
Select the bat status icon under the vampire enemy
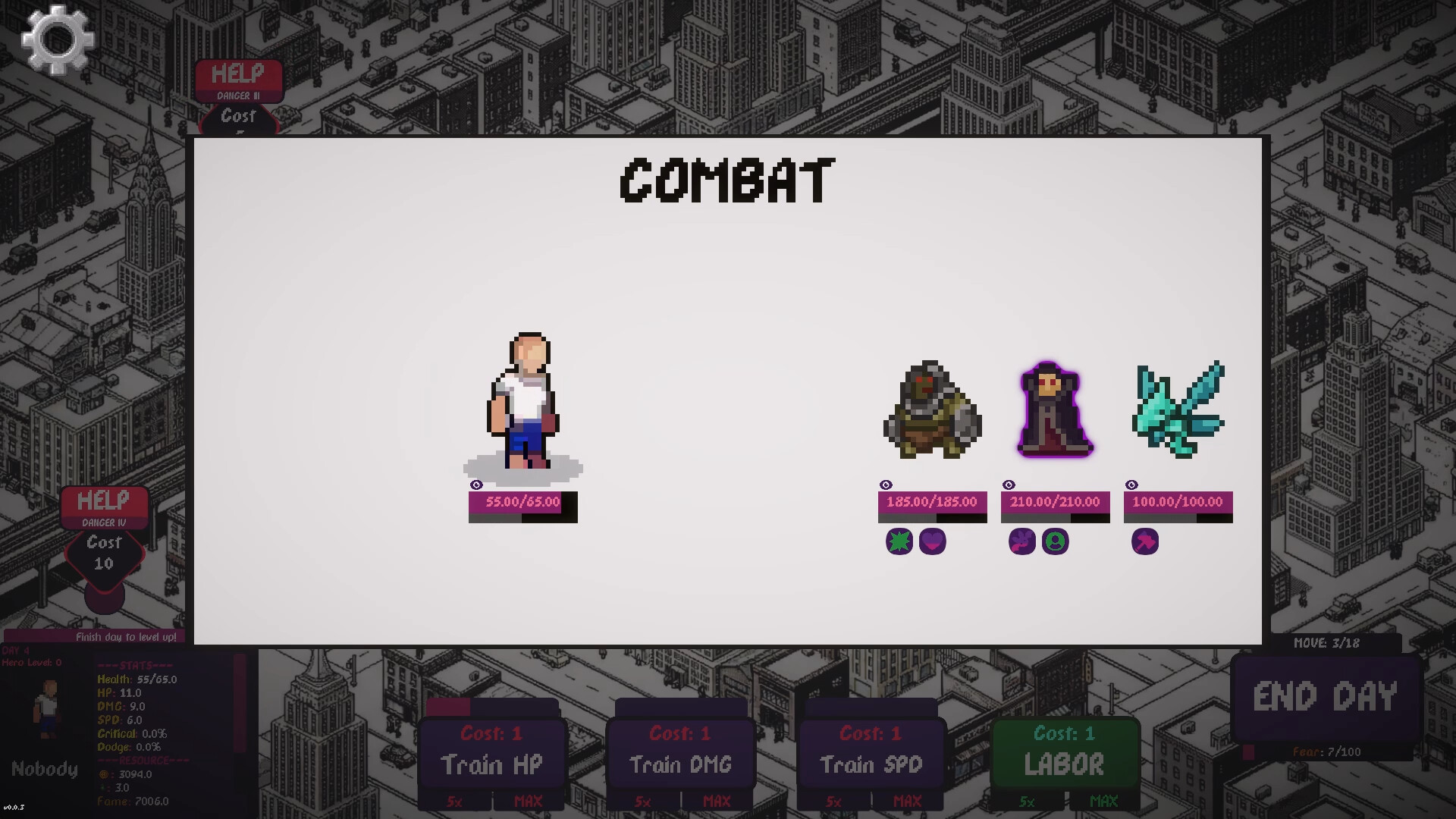pyautogui.click(x=1022, y=541)
